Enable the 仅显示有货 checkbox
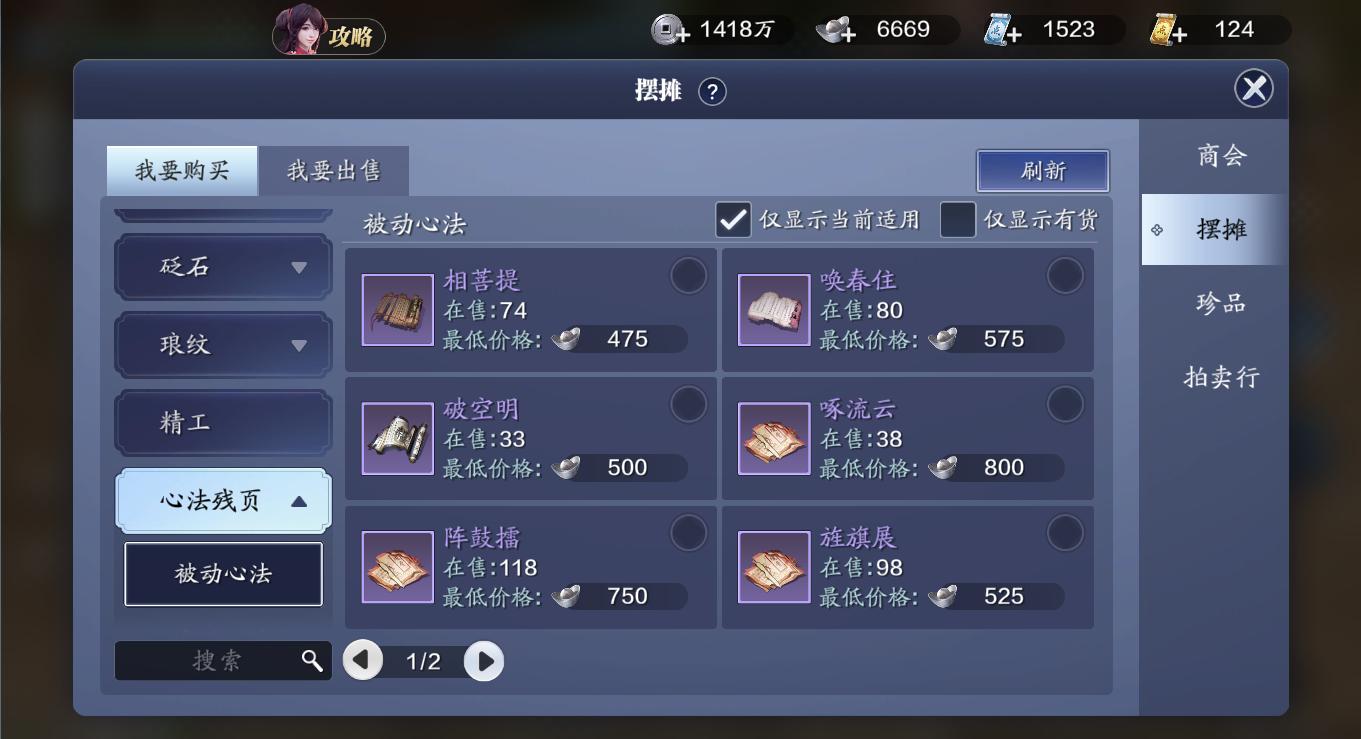Viewport: 1361px width, 739px height. 959,219
